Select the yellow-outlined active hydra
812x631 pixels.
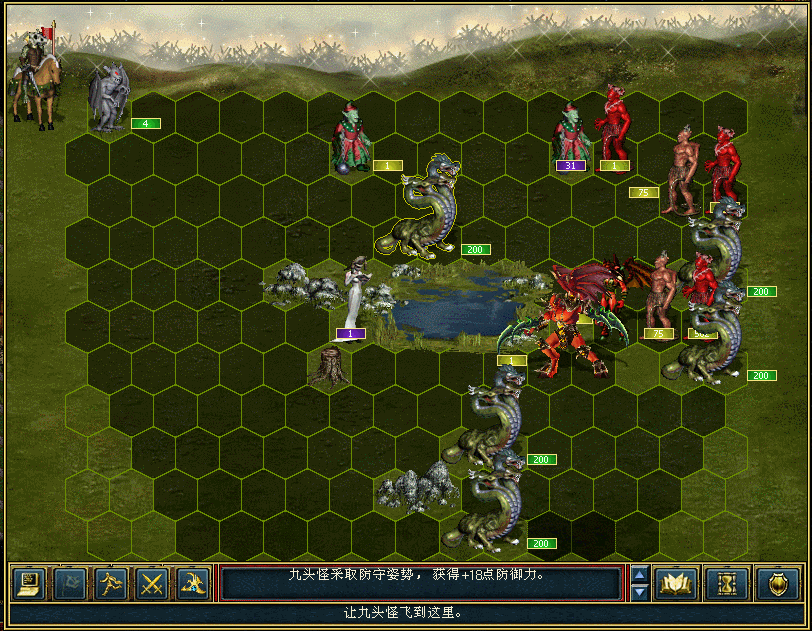[x=427, y=208]
